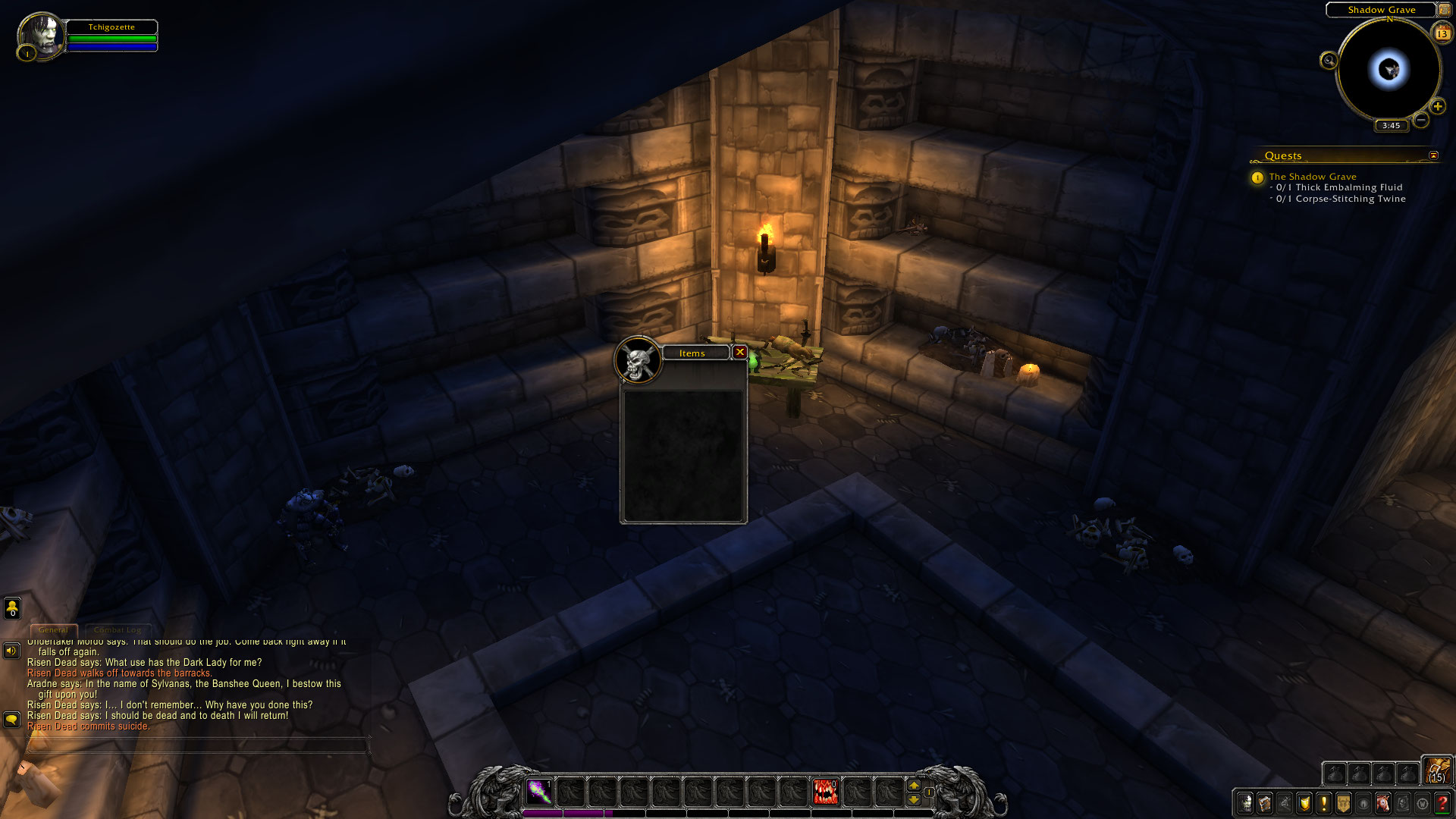Open the spellbook micro button
This screenshot has height=819, width=1456.
click(x=1265, y=803)
